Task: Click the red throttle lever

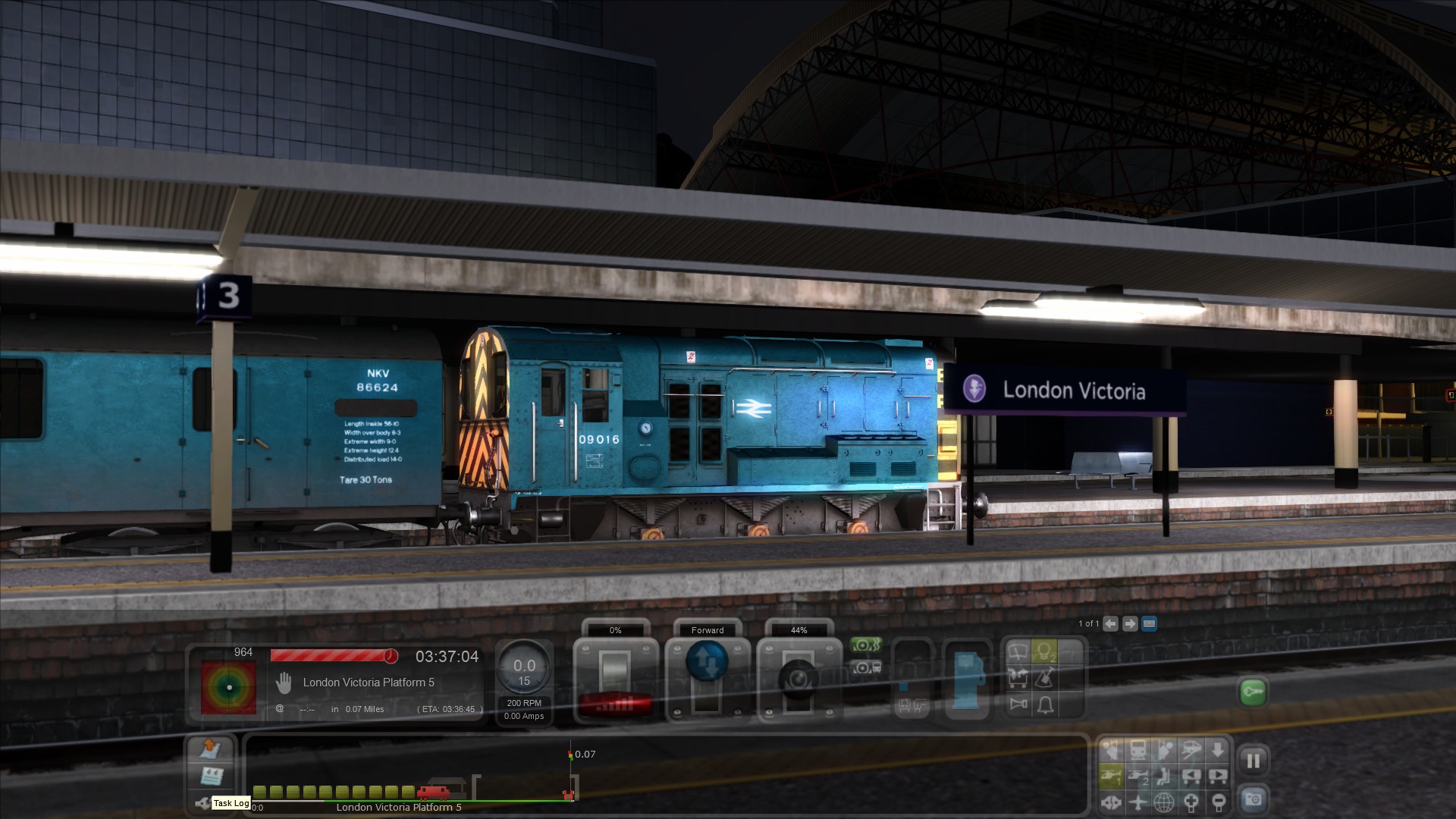Action: [x=615, y=704]
